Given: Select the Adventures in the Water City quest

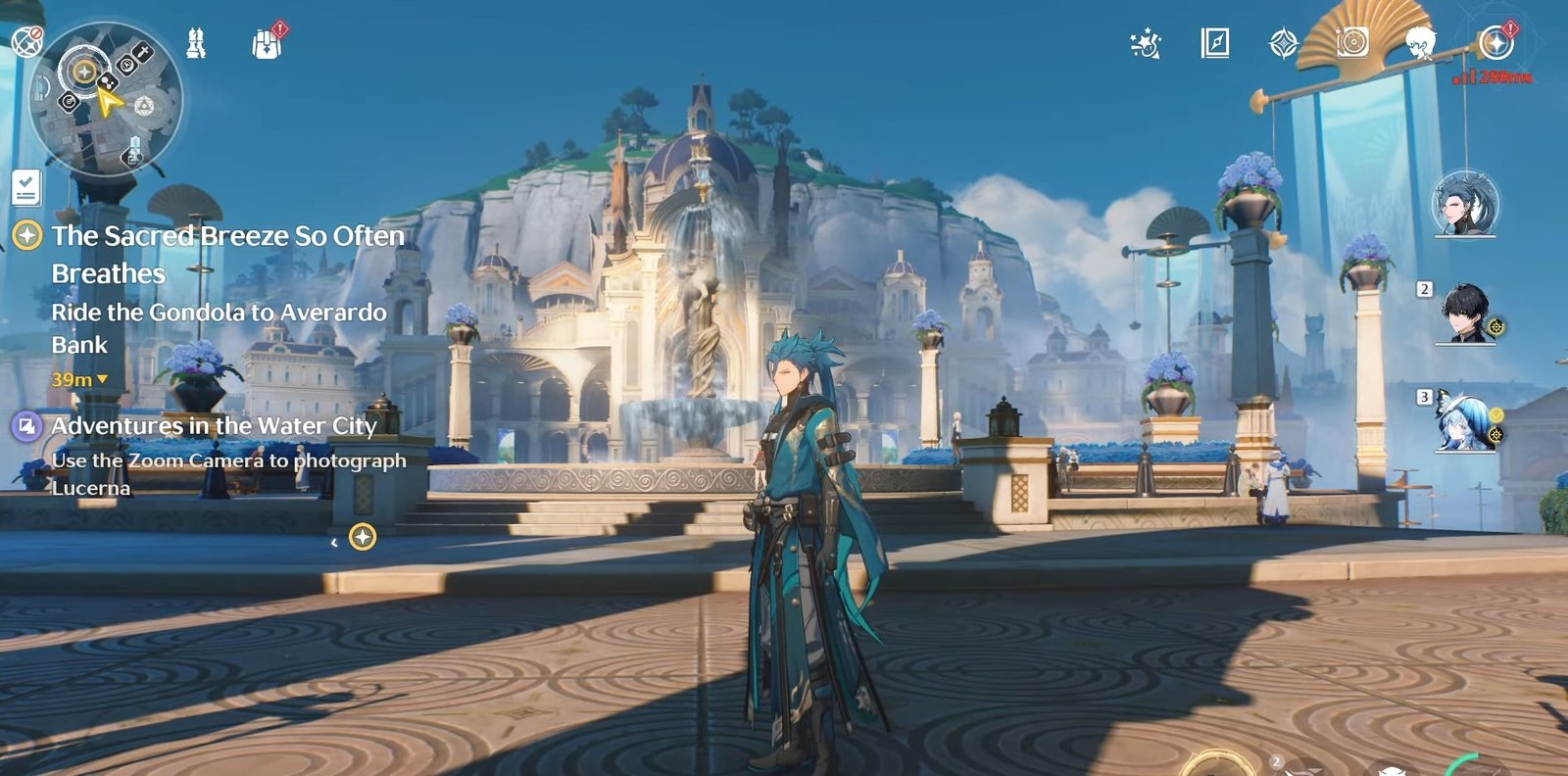Looking at the screenshot, I should point(214,426).
